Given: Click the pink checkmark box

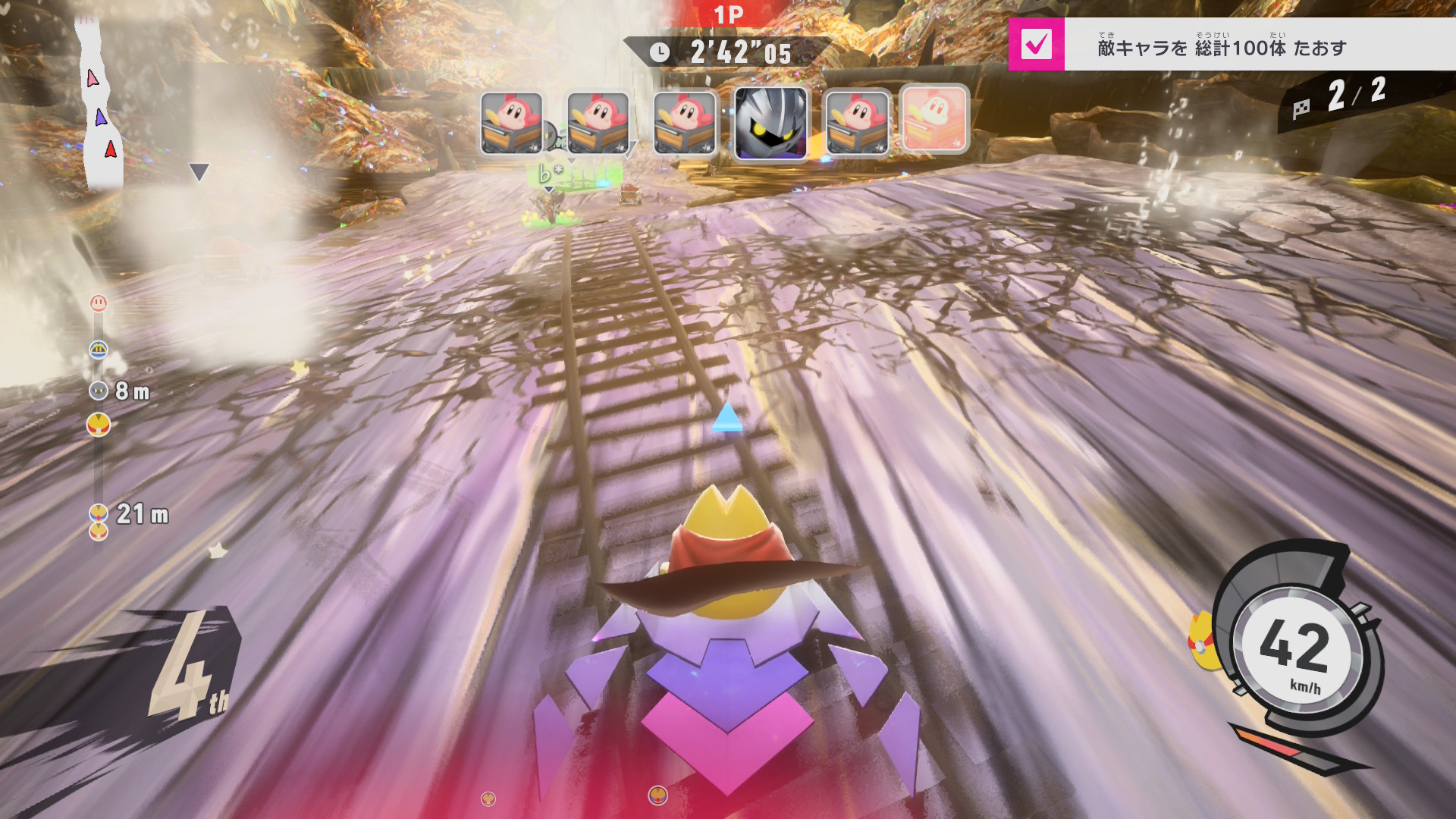Looking at the screenshot, I should pyautogui.click(x=1036, y=45).
